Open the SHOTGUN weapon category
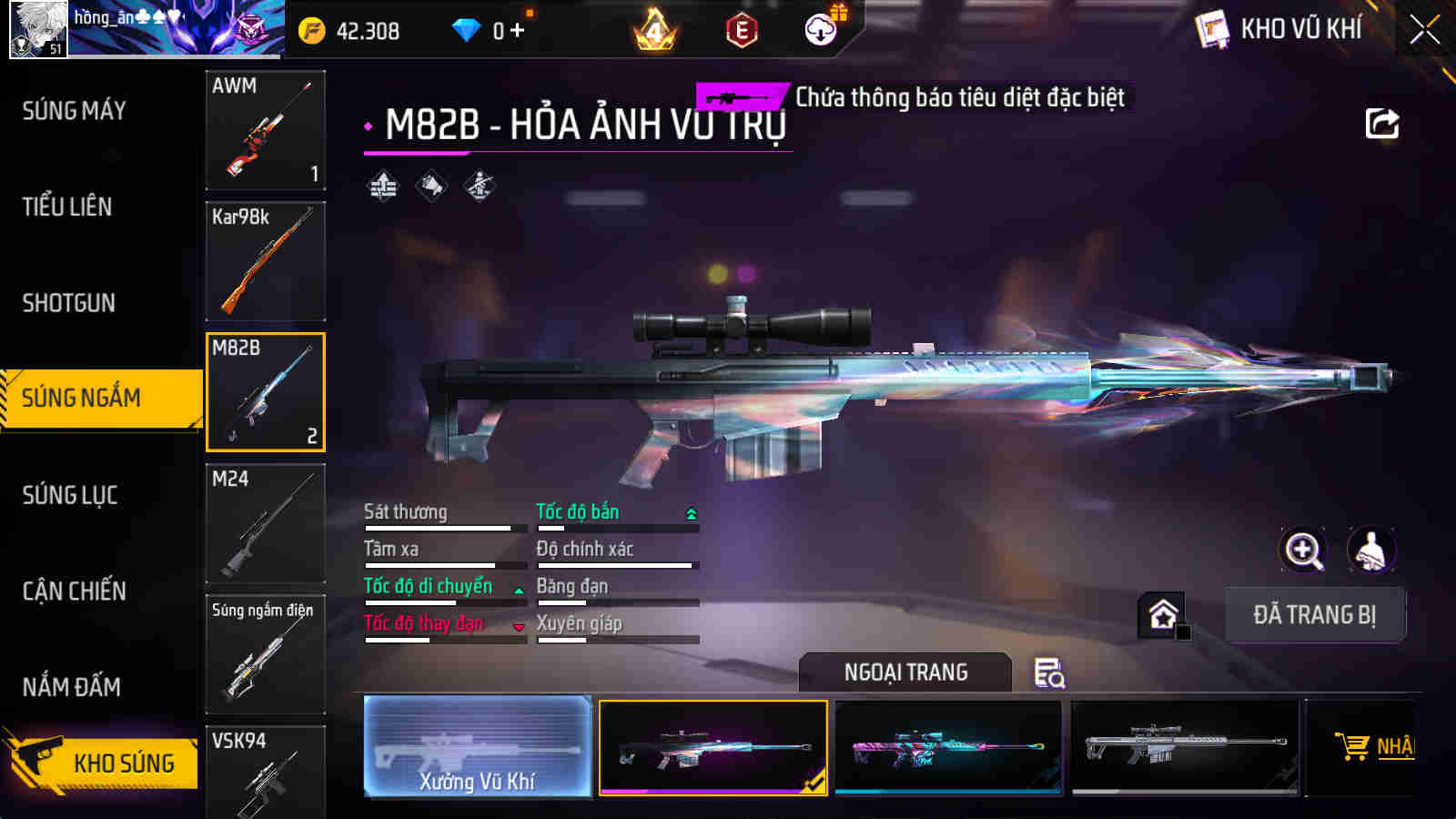 (x=68, y=303)
